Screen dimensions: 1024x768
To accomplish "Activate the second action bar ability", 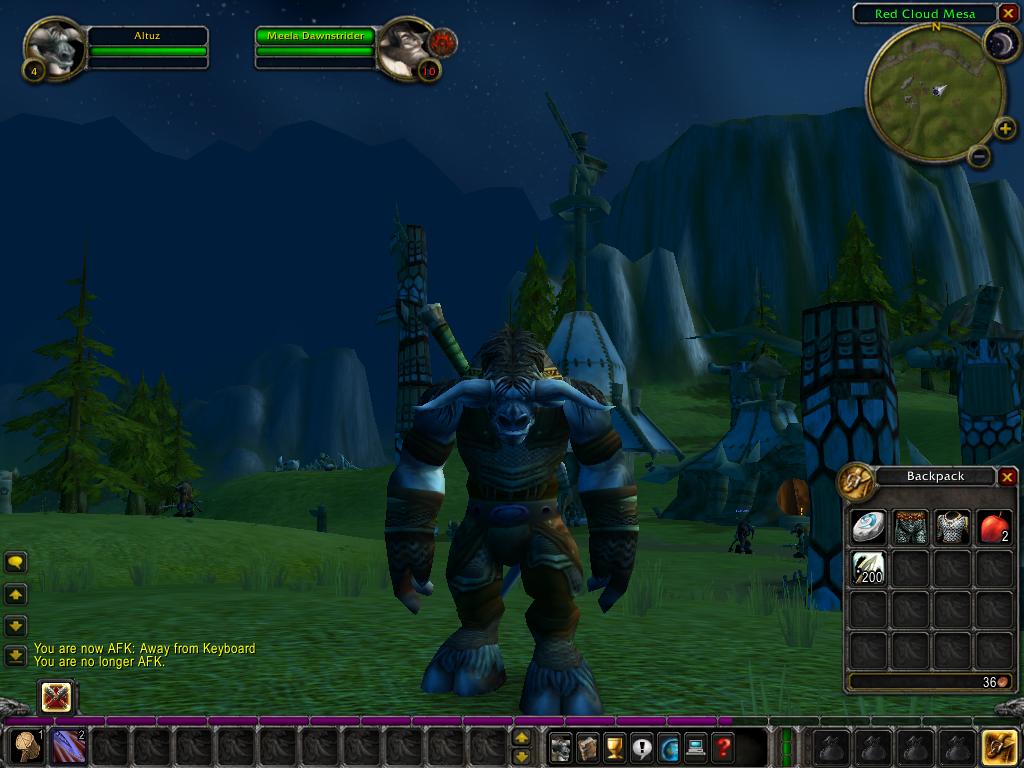I will point(68,746).
